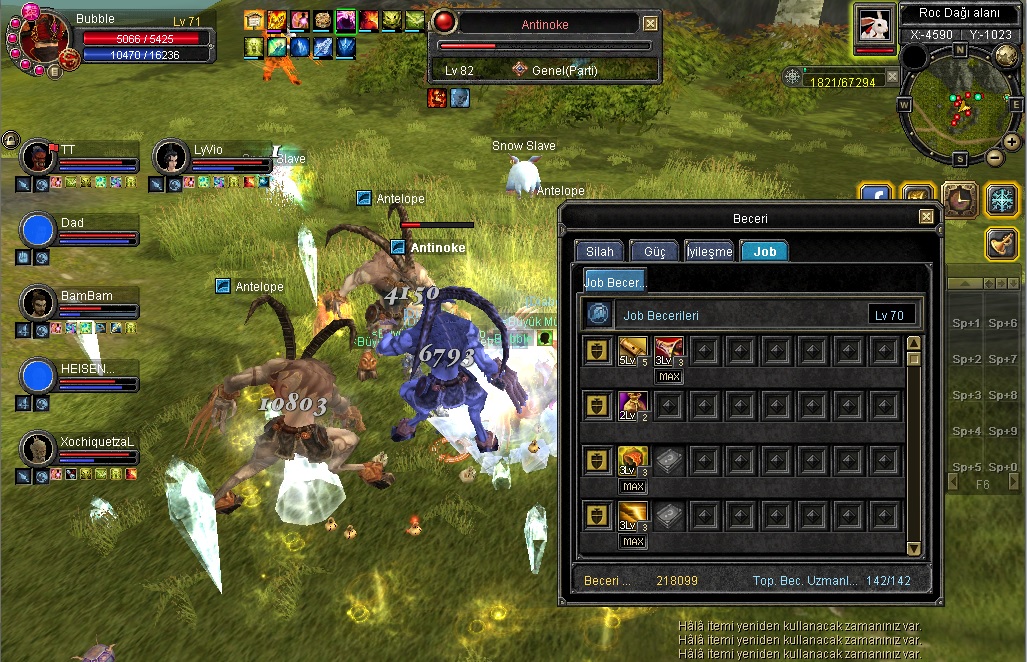Select the 5Lv flute job skill icon
This screenshot has height=662, width=1027.
(630, 350)
